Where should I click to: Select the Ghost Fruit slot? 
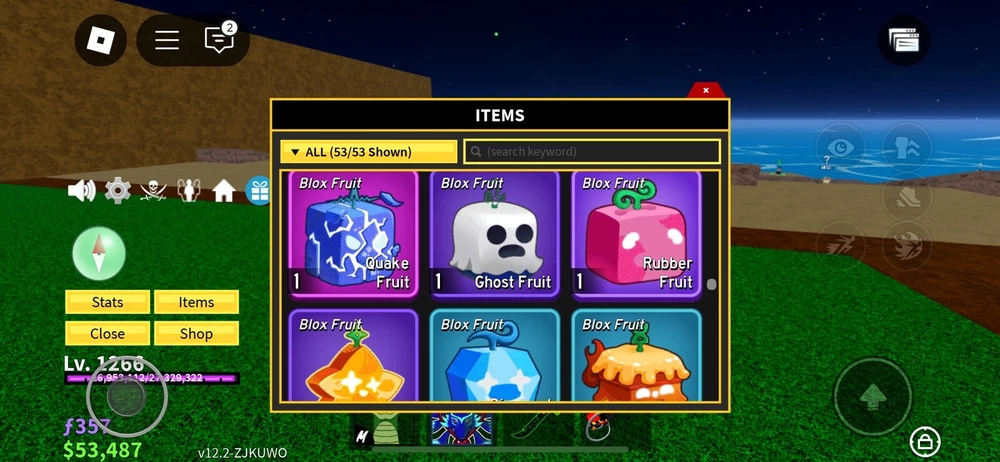[495, 234]
